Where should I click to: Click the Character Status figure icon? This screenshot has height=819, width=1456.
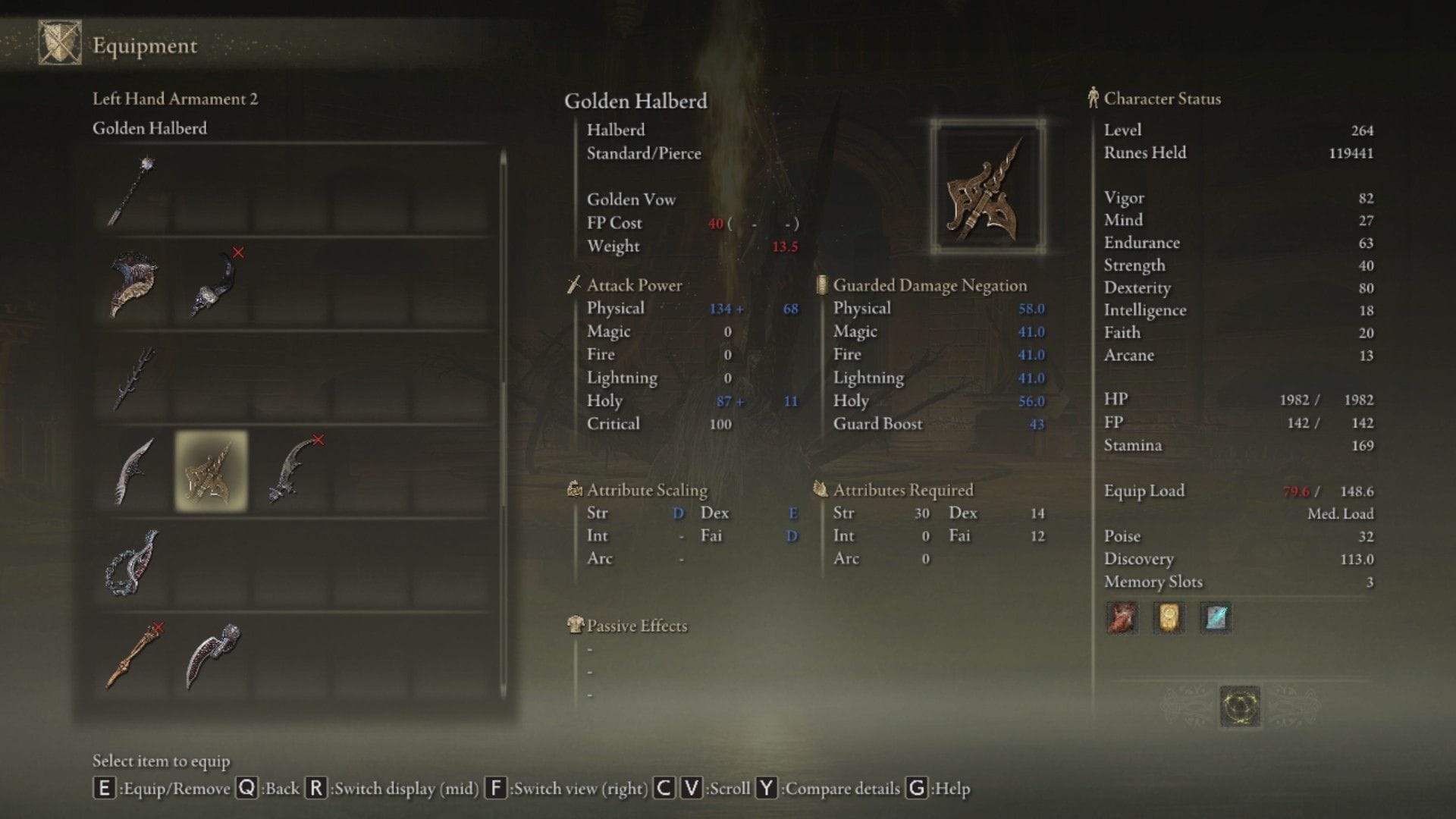[x=1092, y=98]
